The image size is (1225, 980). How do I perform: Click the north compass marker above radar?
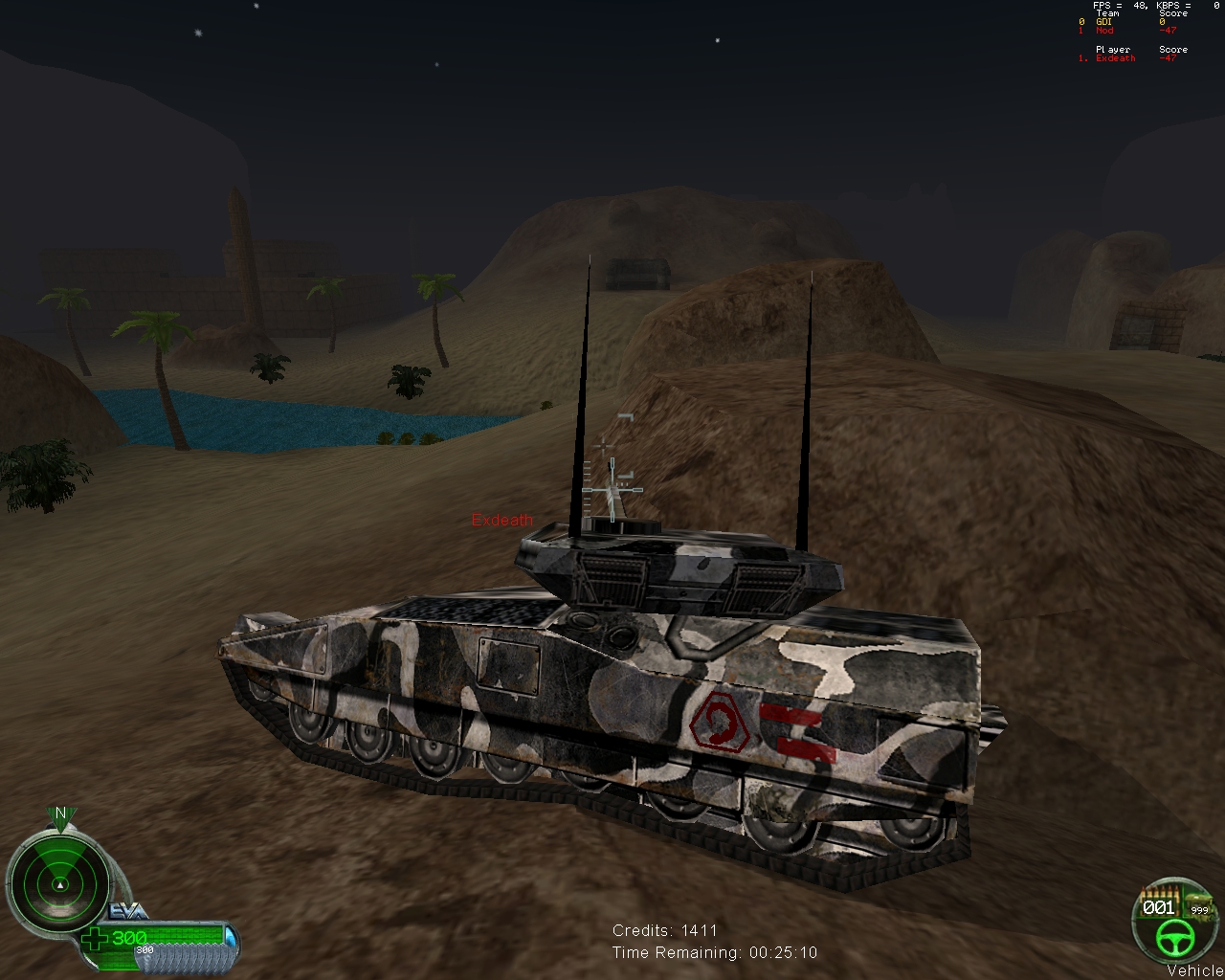(x=60, y=814)
